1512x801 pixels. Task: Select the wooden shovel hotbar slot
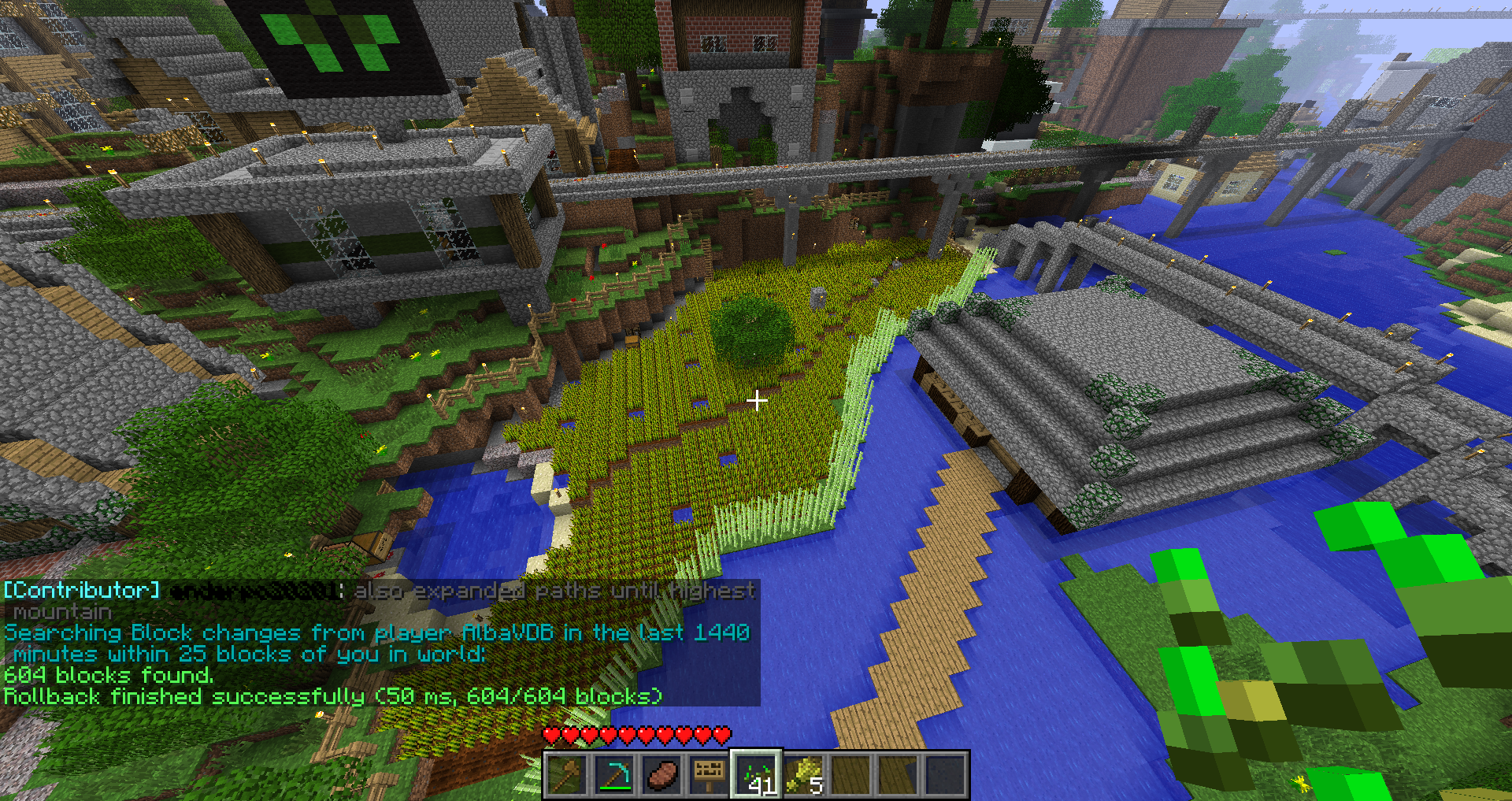567,775
